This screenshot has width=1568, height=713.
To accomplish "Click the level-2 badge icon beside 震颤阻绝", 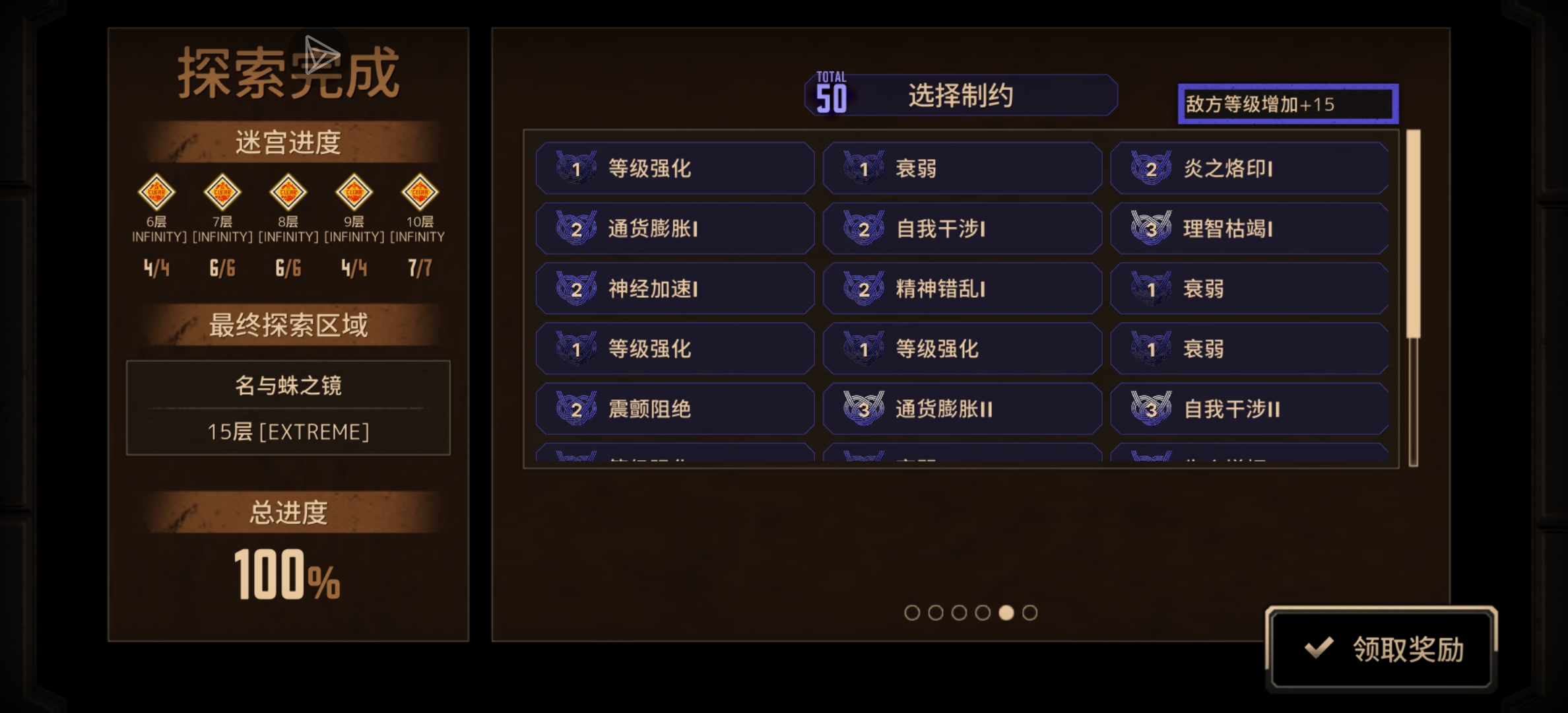I will (575, 409).
